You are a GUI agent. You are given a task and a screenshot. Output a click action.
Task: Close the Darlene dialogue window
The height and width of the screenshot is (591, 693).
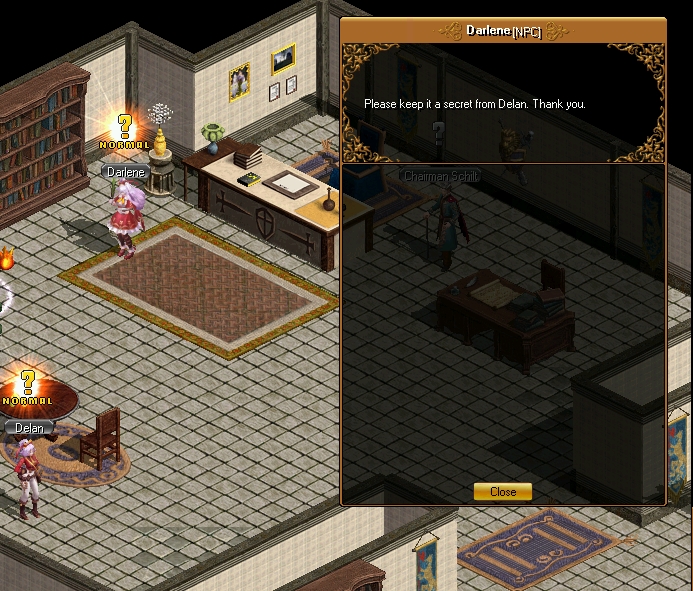503,491
